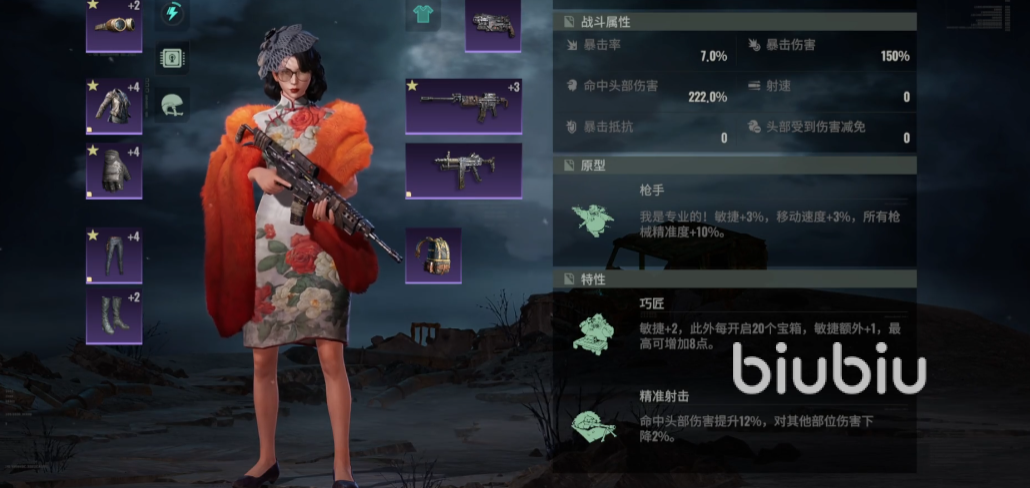The width and height of the screenshot is (1030, 488).
Task: Choose the submachine gun weapon slot
Action: 463,170
